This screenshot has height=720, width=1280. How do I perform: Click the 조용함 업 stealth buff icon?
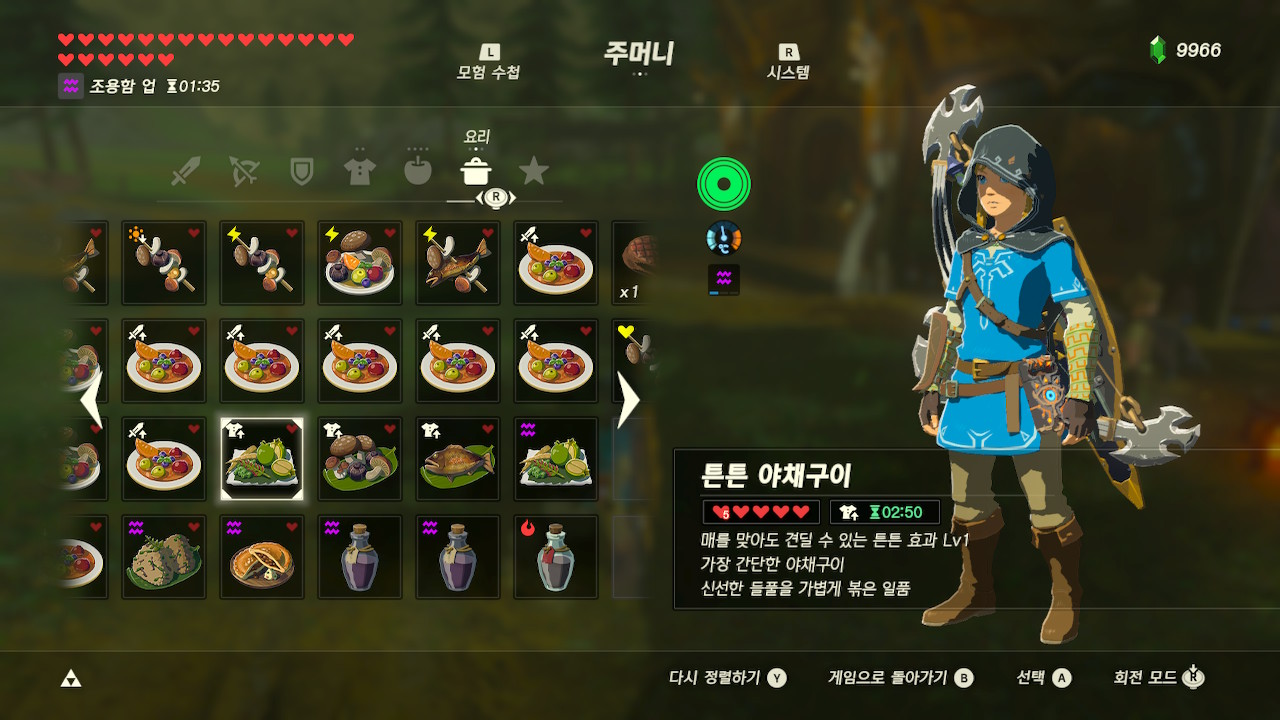pos(69,86)
